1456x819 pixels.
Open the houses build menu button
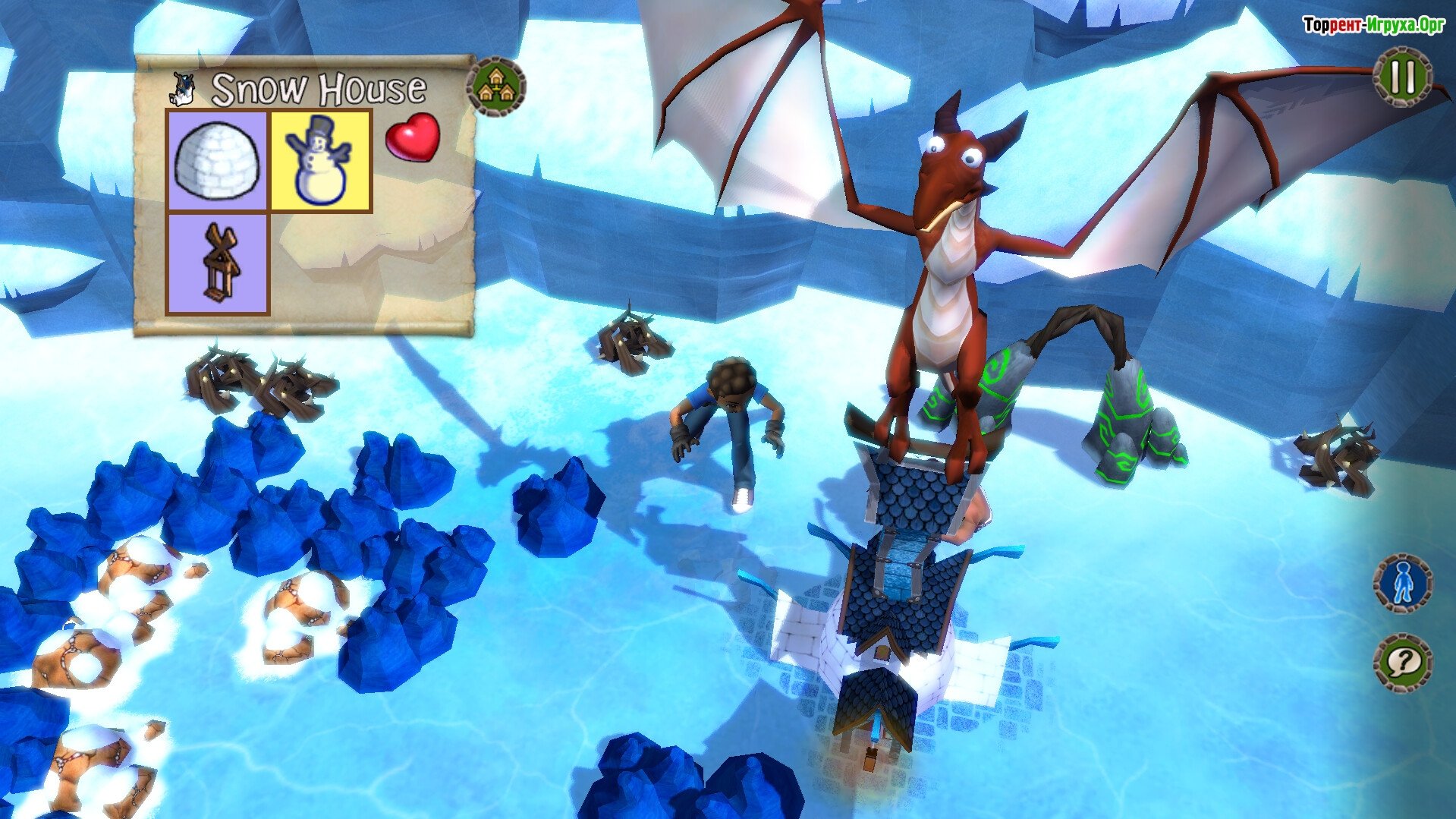point(495,87)
